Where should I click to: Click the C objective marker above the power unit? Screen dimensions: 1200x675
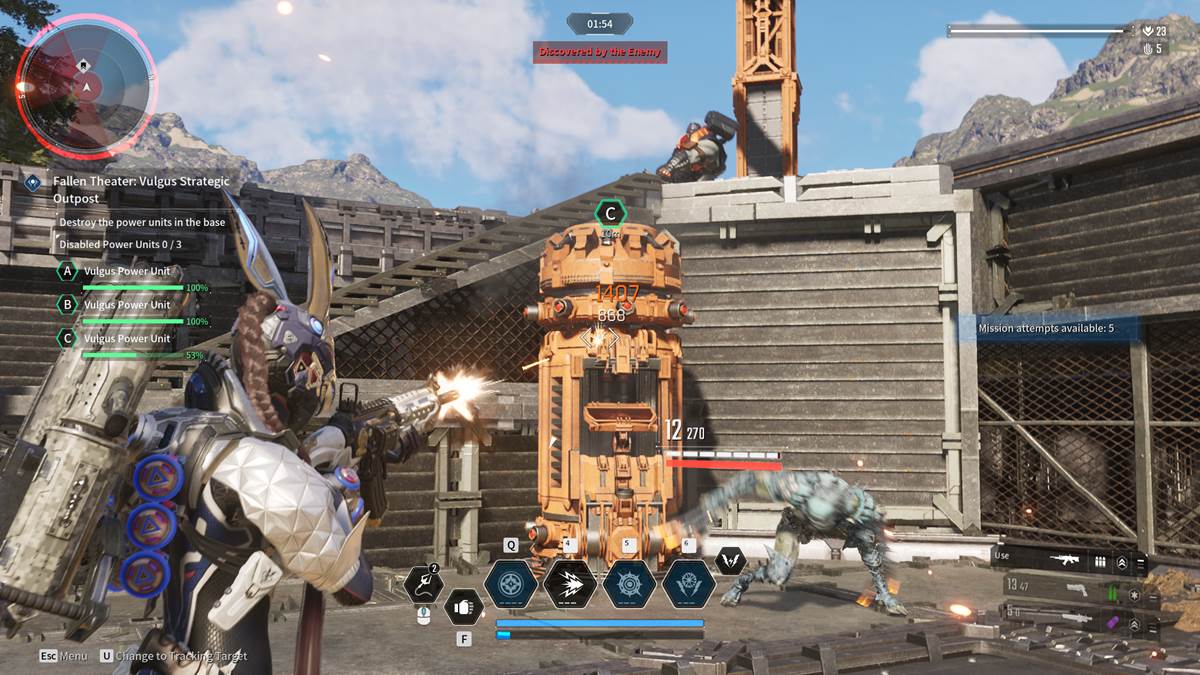tap(610, 213)
